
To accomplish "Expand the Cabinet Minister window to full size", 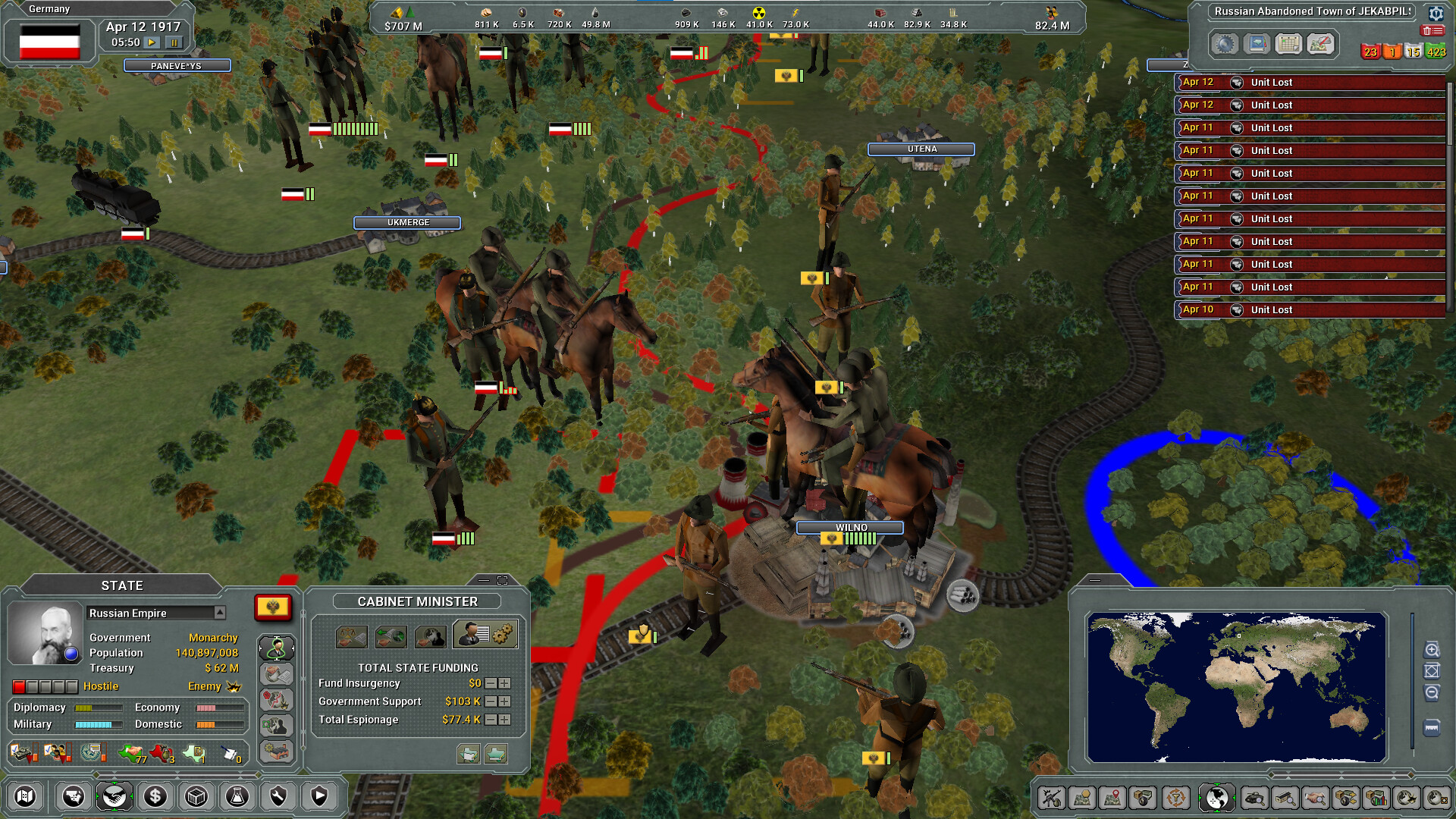I will (x=503, y=579).
